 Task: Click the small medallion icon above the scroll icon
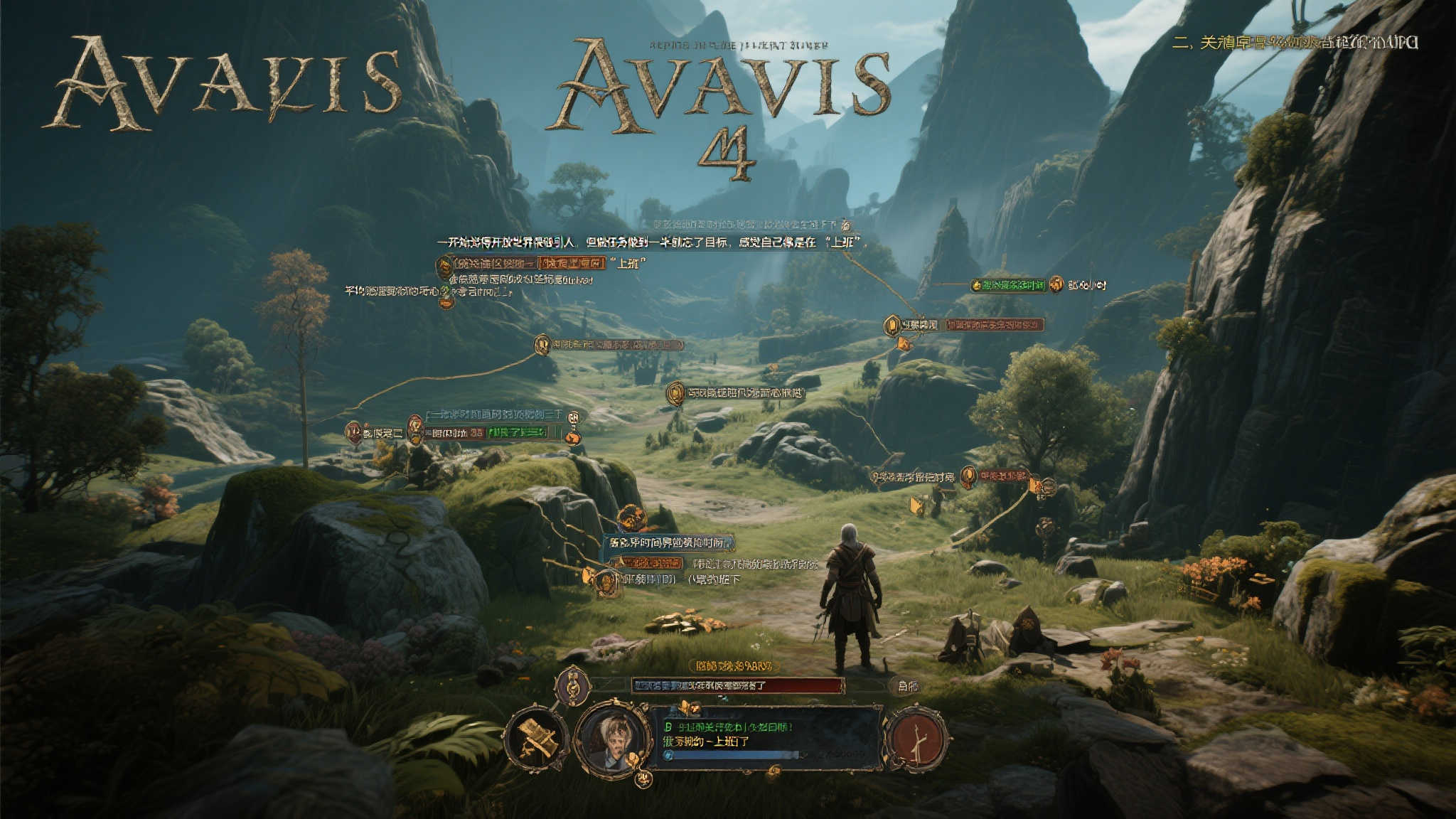click(572, 686)
